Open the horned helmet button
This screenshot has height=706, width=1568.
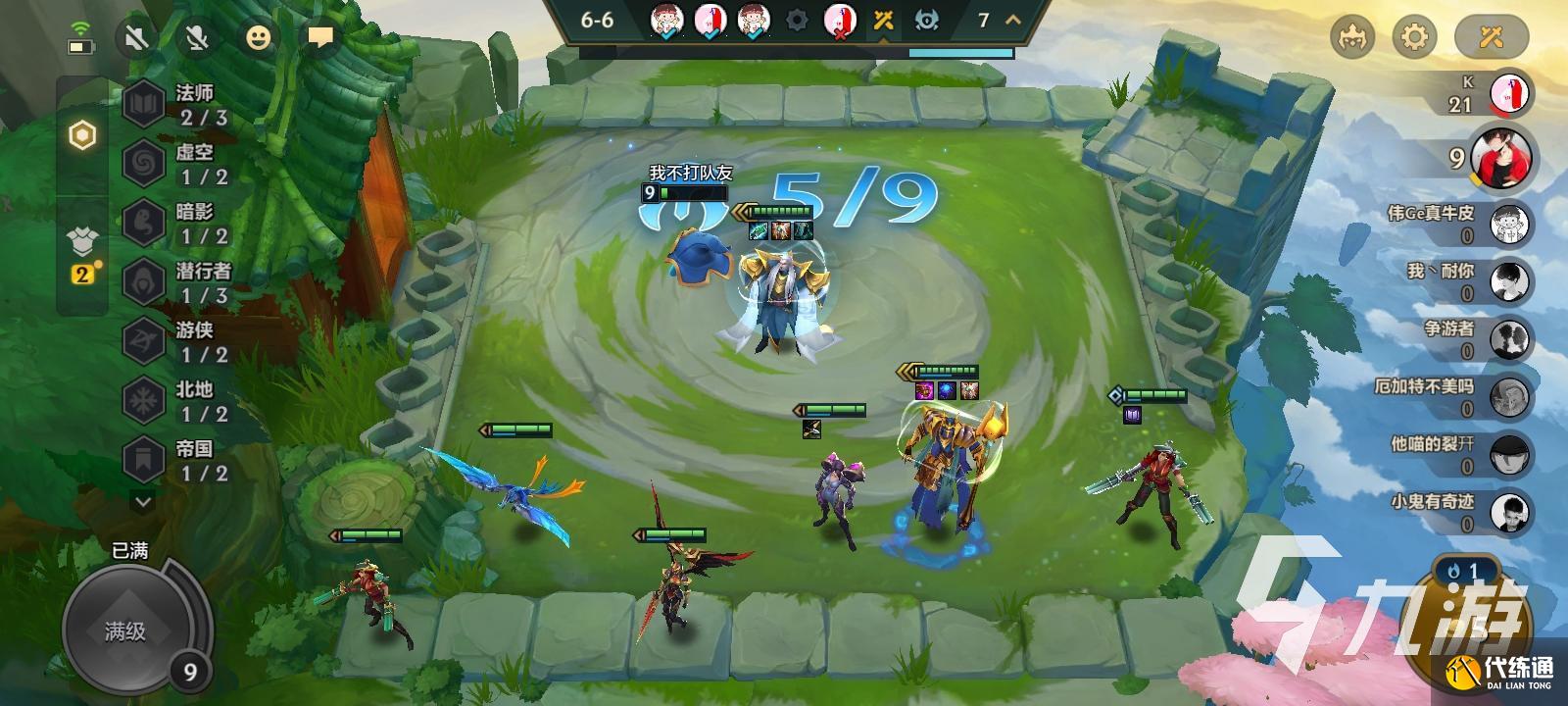[1352, 38]
